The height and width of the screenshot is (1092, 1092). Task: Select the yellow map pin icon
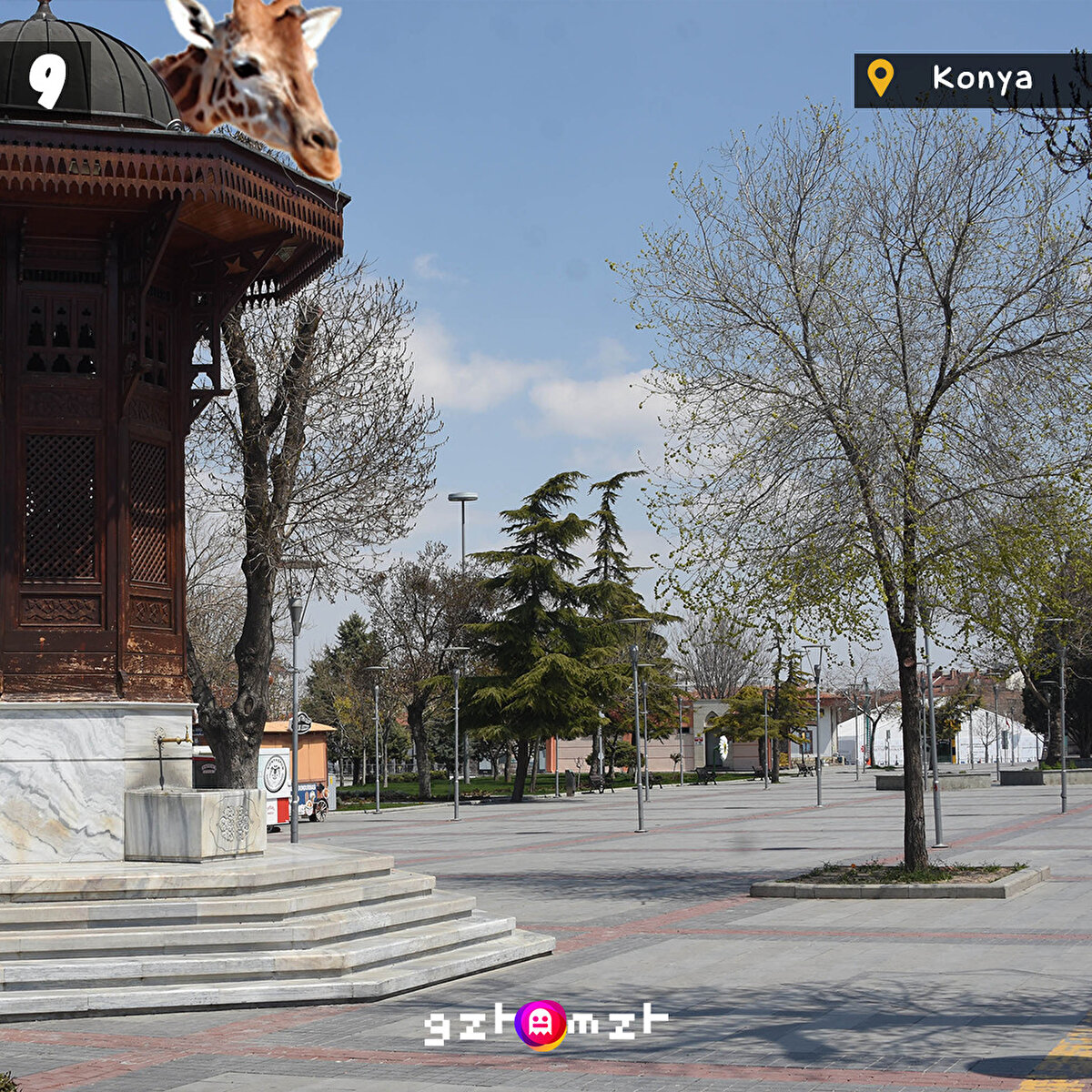[880, 78]
